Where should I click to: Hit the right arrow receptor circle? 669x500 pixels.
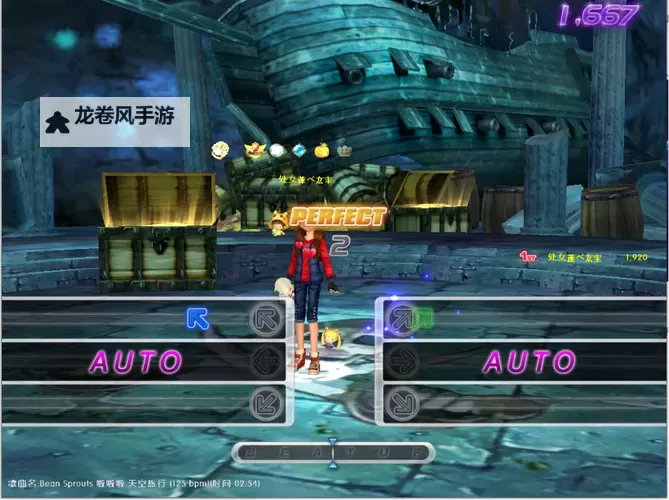pyautogui.click(x=400, y=360)
